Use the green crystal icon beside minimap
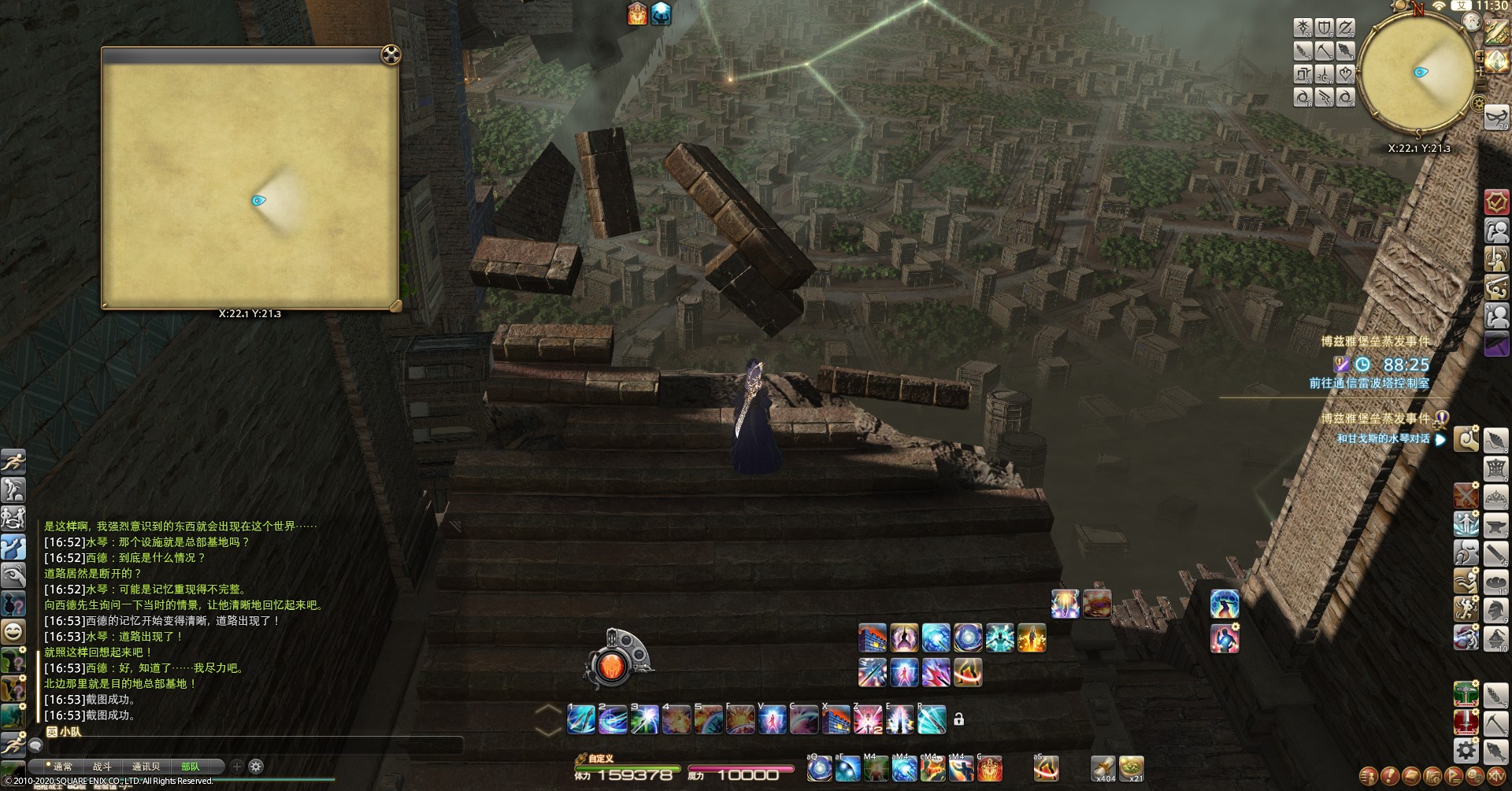Image resolution: width=1512 pixels, height=791 pixels. (1495, 61)
